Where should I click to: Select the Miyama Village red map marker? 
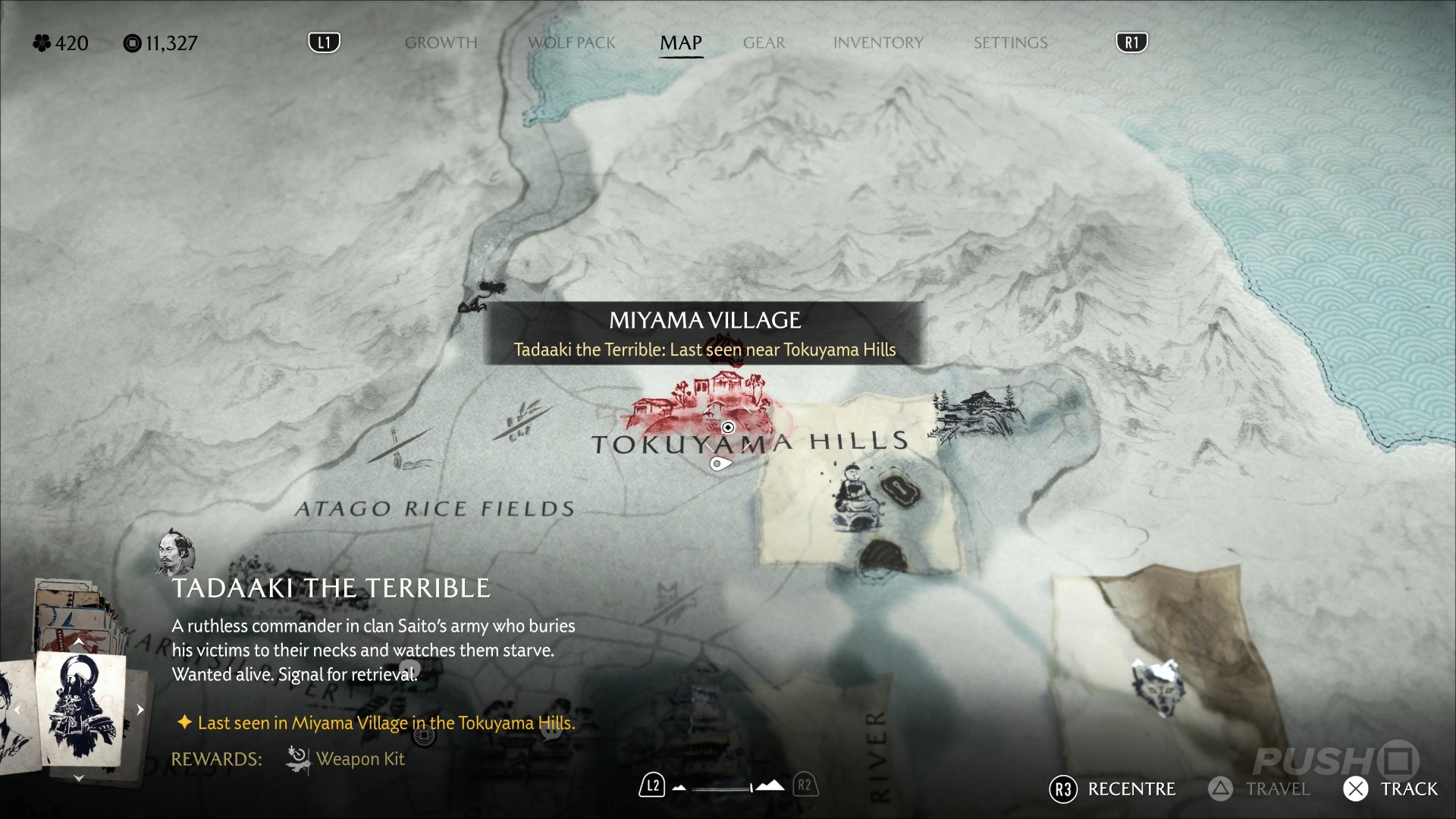click(x=701, y=400)
